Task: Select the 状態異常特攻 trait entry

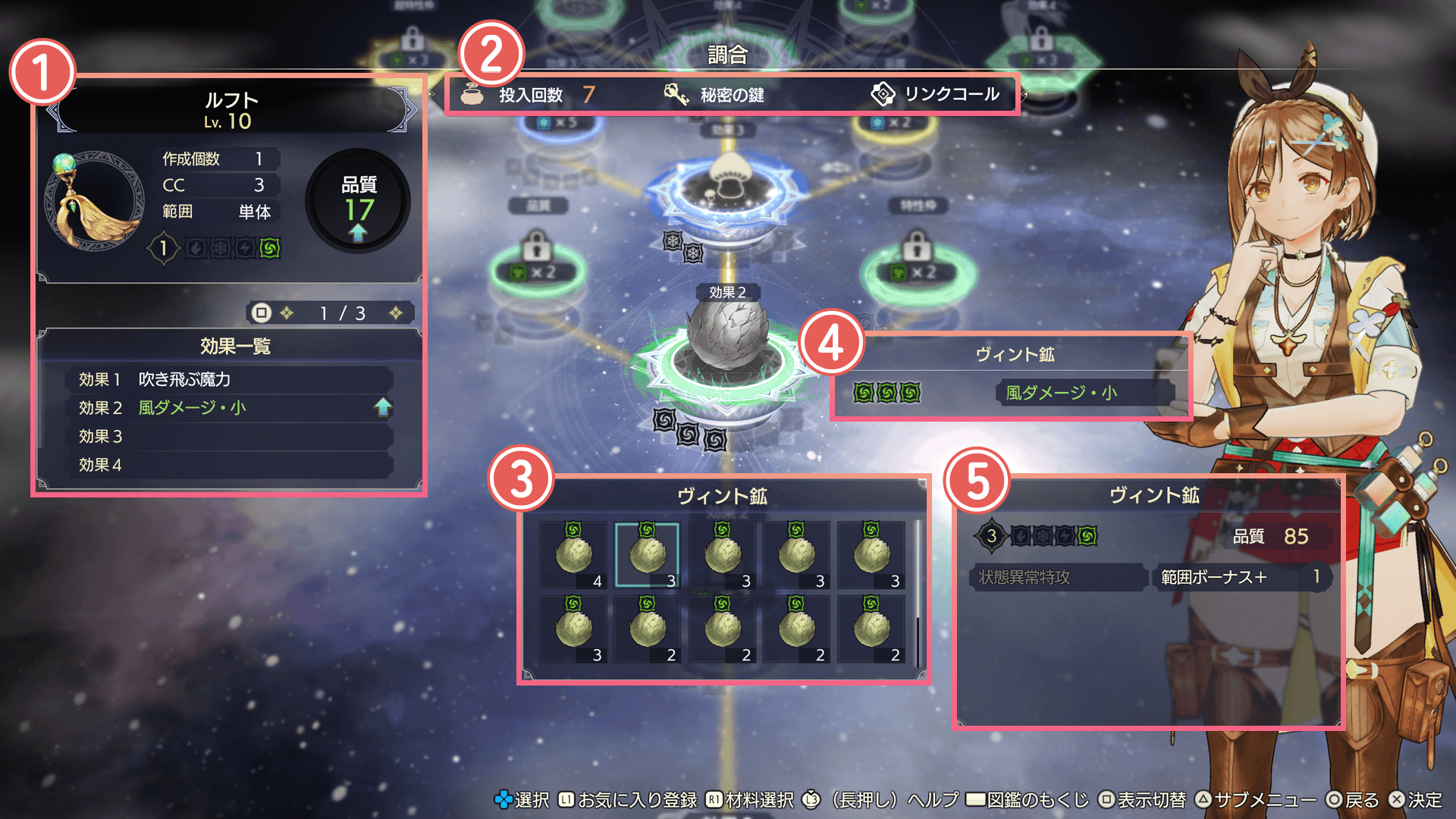Action: pyautogui.click(x=1057, y=577)
